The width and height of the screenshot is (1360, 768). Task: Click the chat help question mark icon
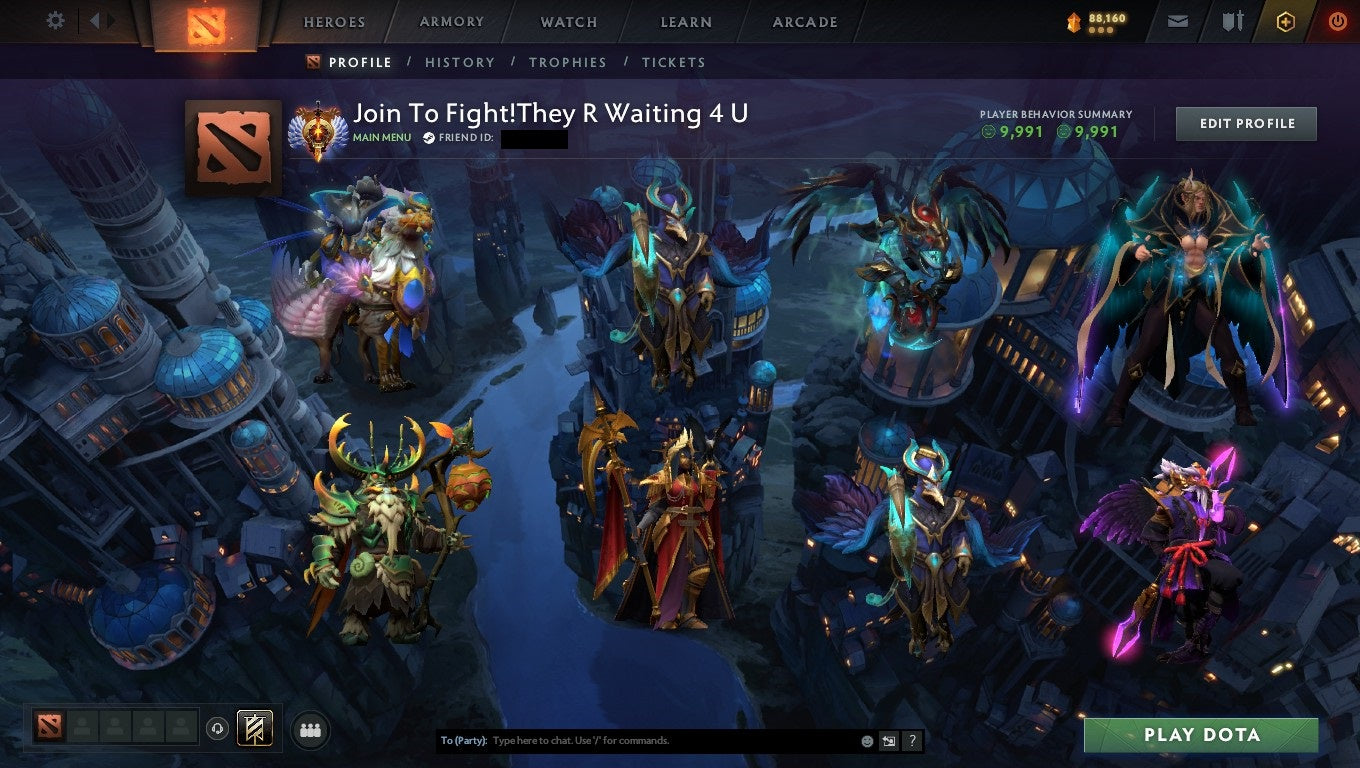[x=911, y=740]
